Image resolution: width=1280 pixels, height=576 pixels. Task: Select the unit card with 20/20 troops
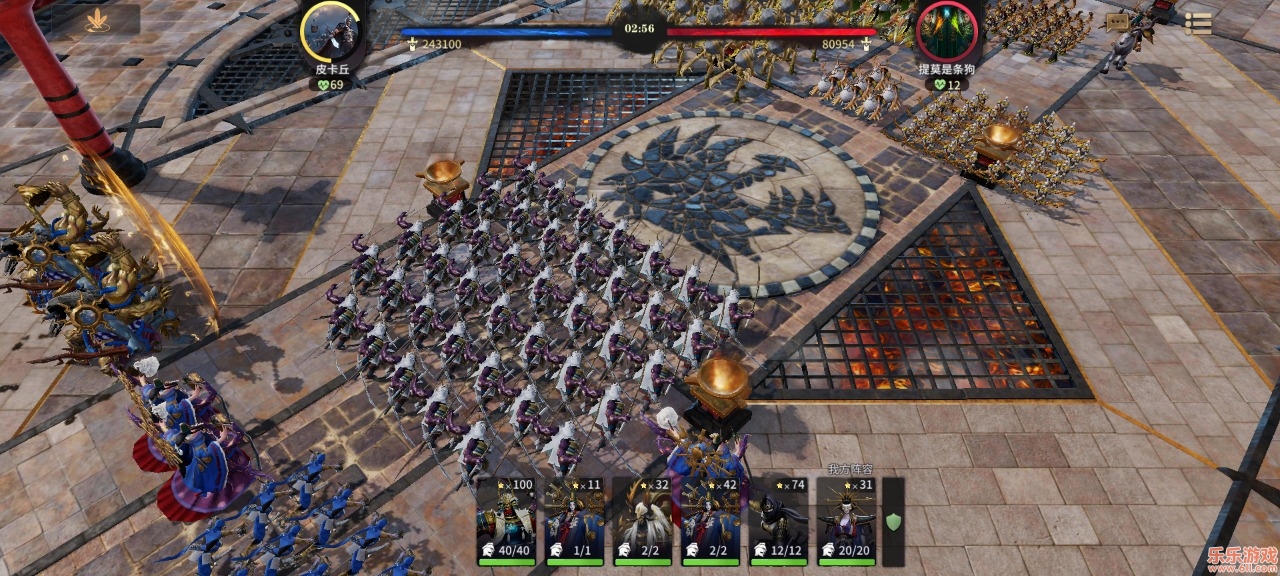click(x=846, y=521)
